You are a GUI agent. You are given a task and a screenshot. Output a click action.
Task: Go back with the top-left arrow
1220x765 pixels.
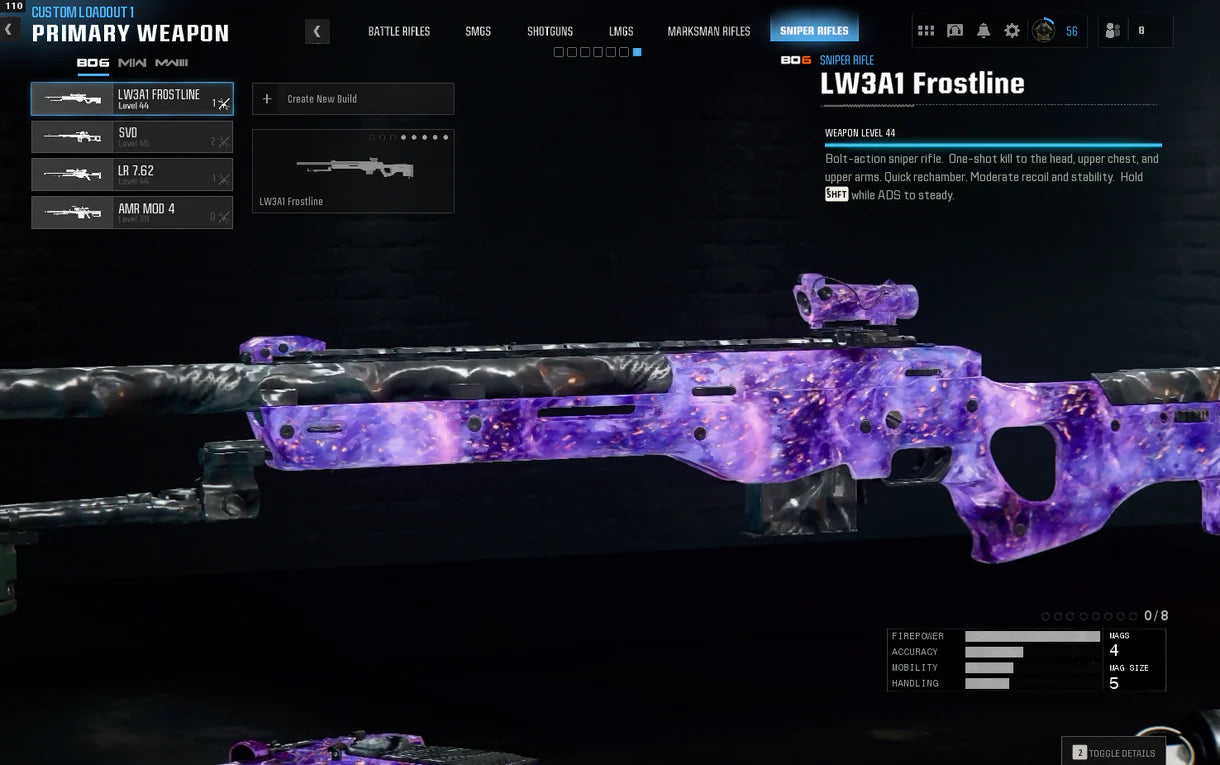tap(9, 29)
